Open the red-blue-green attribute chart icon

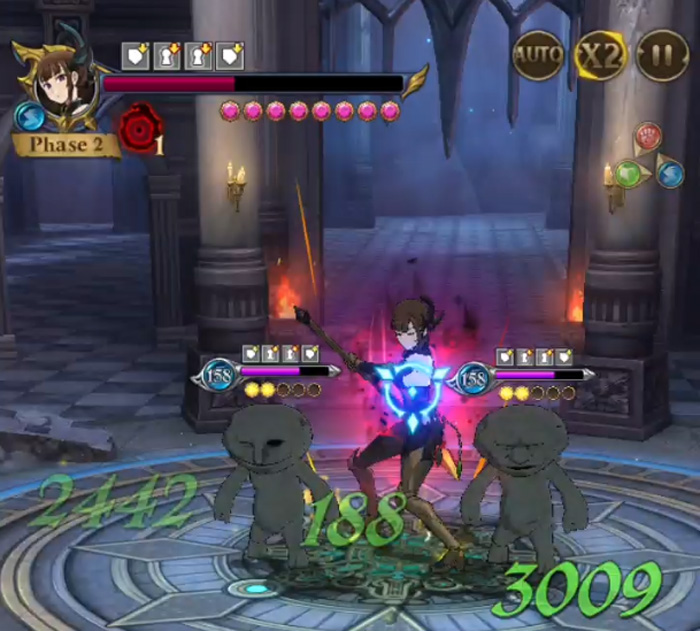click(649, 157)
